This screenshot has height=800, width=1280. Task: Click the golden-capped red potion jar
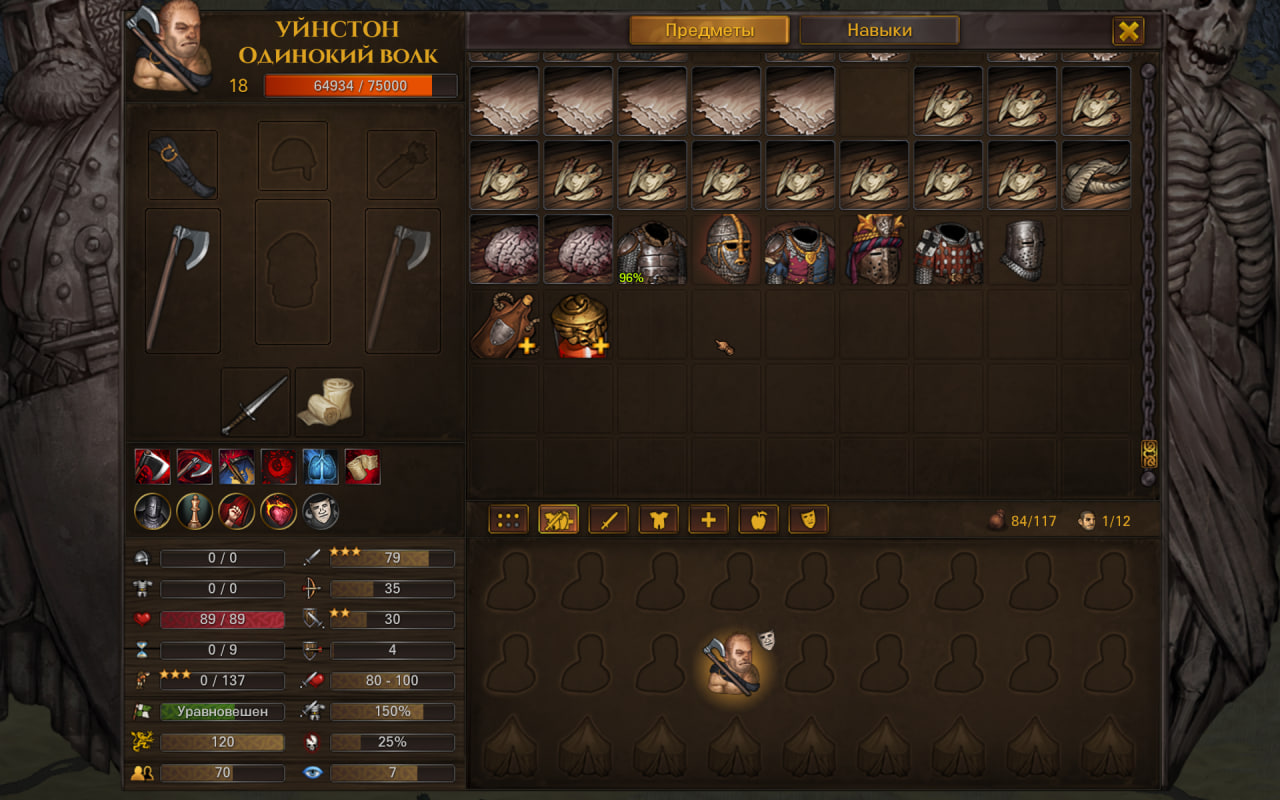578,324
